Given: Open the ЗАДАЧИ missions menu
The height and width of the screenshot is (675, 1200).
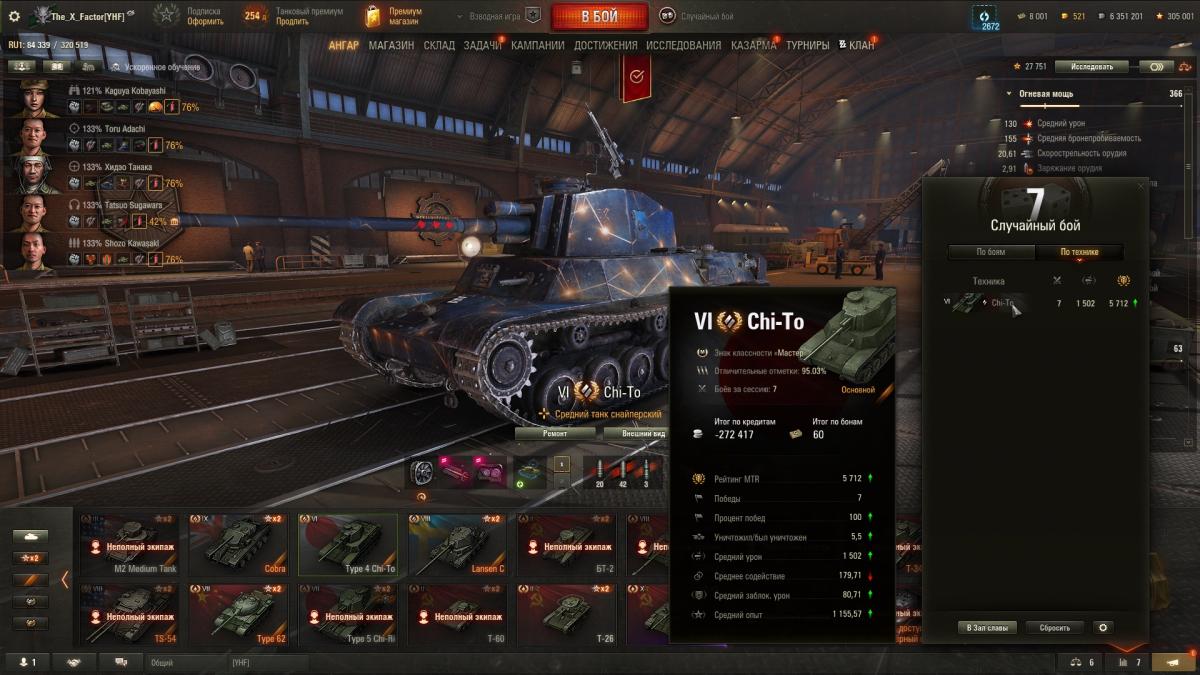Looking at the screenshot, I should click(x=483, y=45).
